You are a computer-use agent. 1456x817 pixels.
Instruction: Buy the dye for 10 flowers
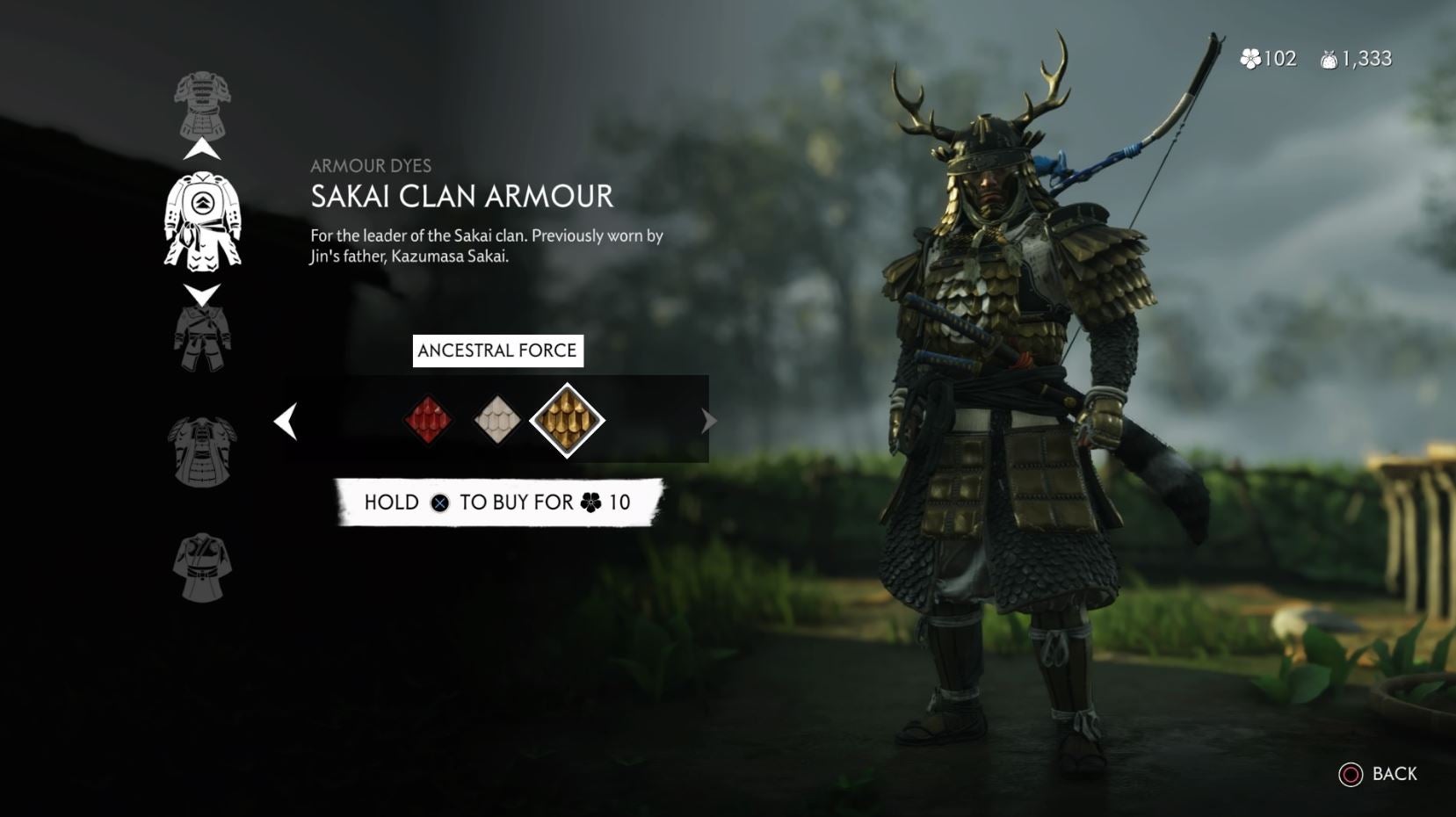coord(496,502)
